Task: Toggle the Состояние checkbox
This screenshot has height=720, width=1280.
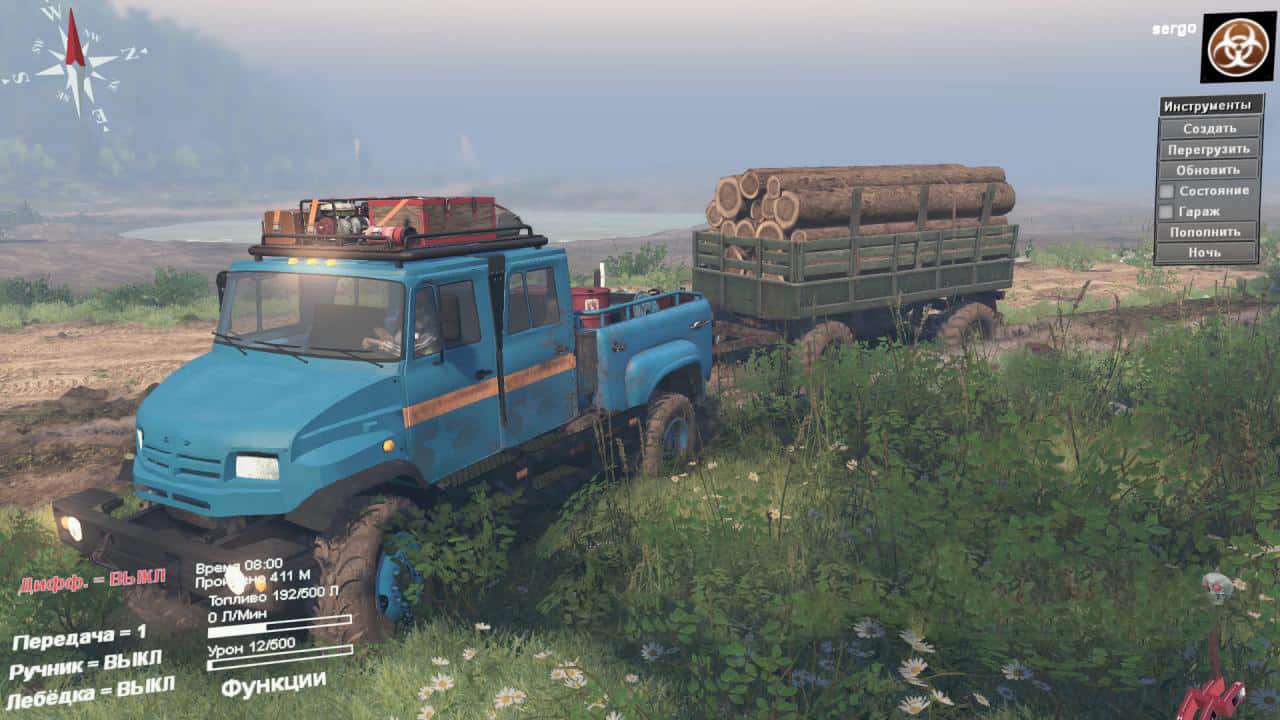Action: coord(1166,191)
